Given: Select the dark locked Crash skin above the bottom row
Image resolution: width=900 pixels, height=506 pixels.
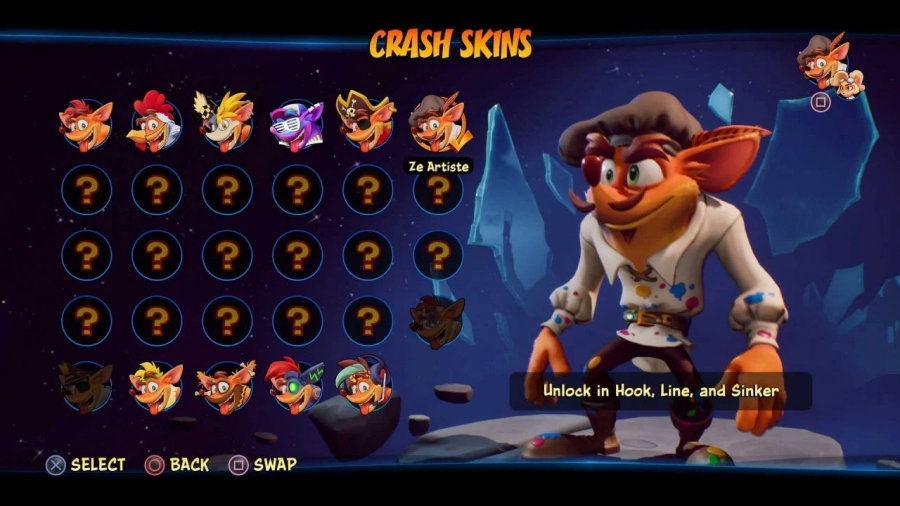Looking at the screenshot, I should [x=437, y=321].
